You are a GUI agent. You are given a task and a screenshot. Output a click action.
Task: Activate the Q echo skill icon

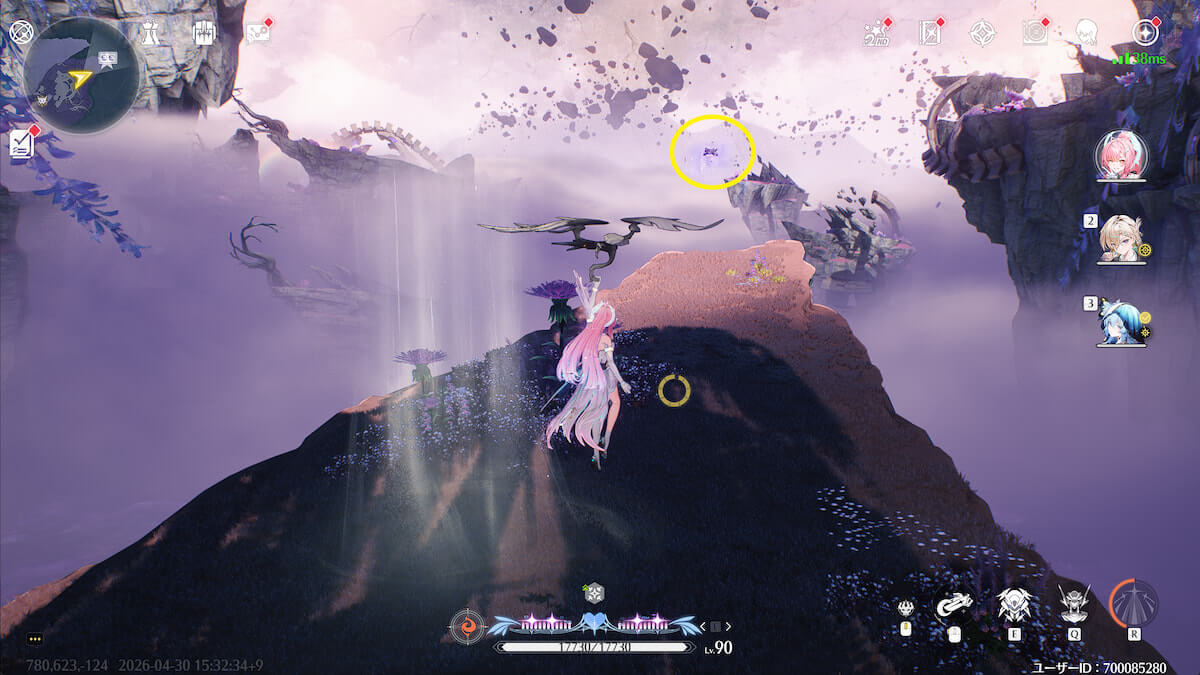tap(1074, 604)
